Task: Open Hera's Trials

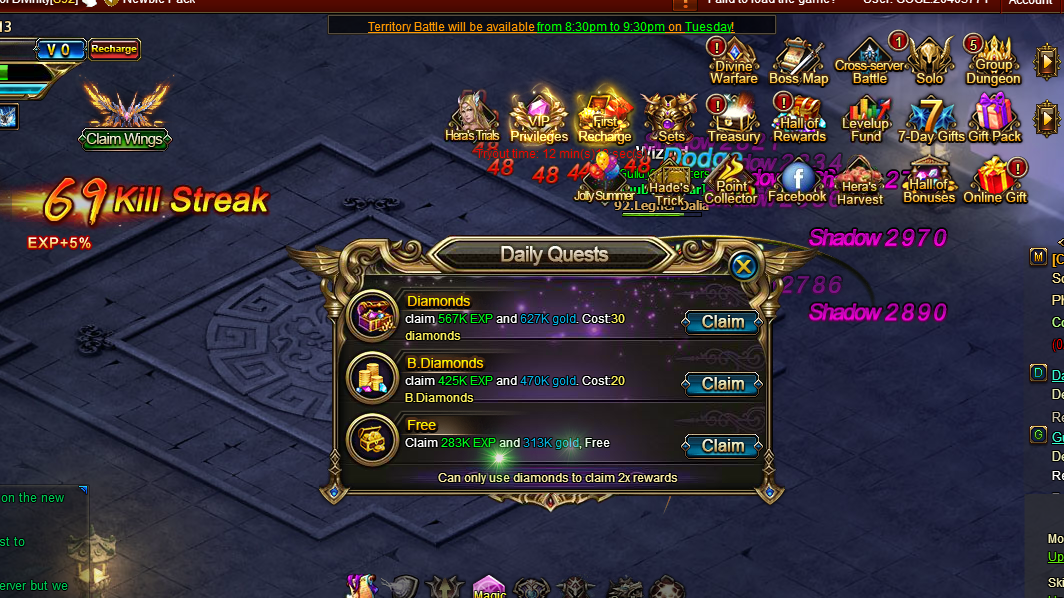Action: (472, 117)
